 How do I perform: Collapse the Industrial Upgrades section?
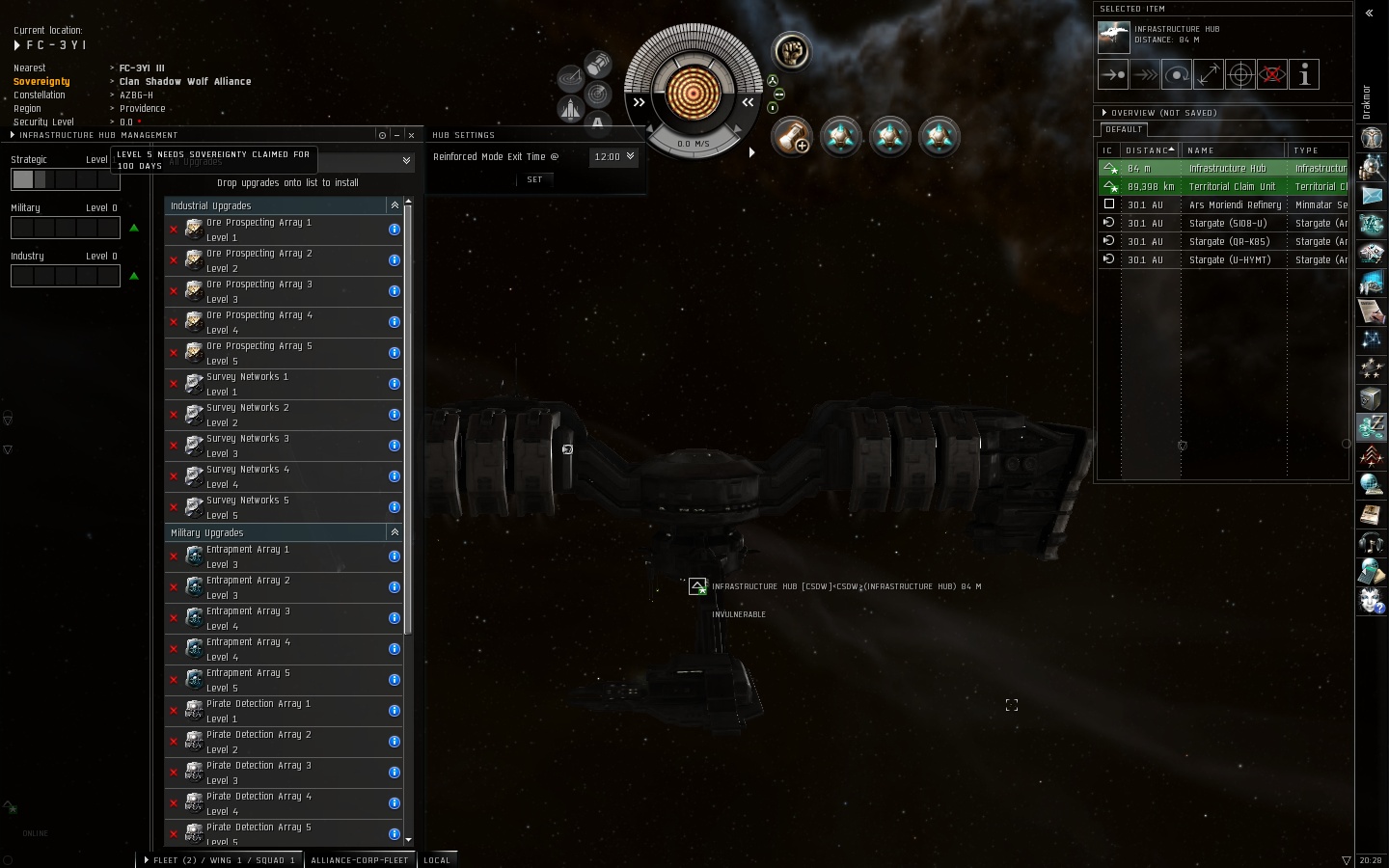(395, 205)
